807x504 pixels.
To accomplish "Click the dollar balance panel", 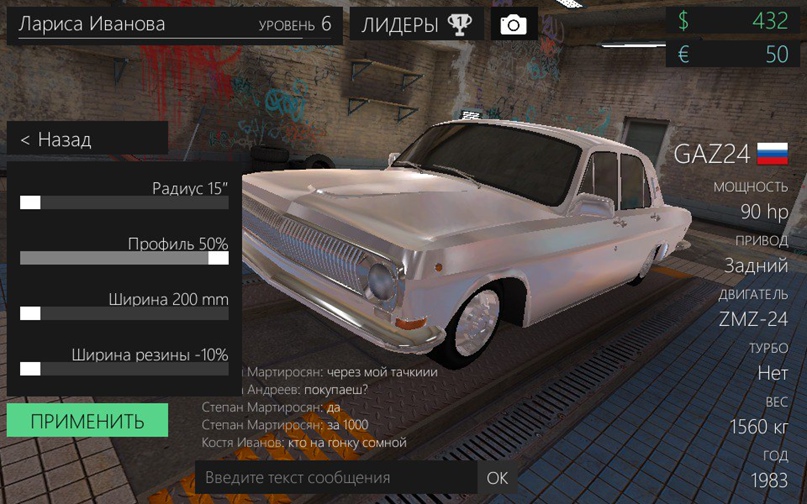I will point(734,20).
